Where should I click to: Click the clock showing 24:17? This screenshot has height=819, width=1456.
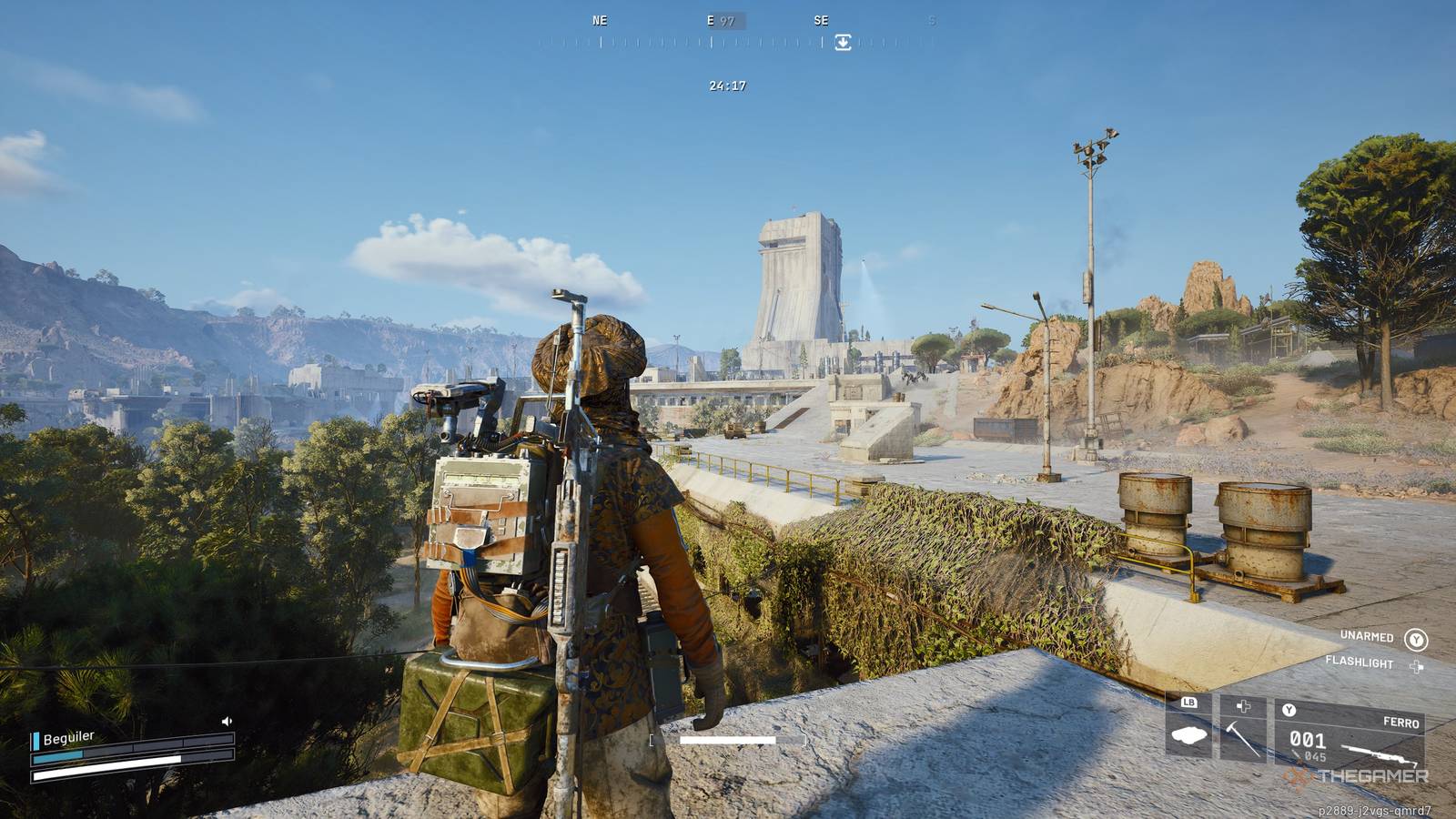725,86
